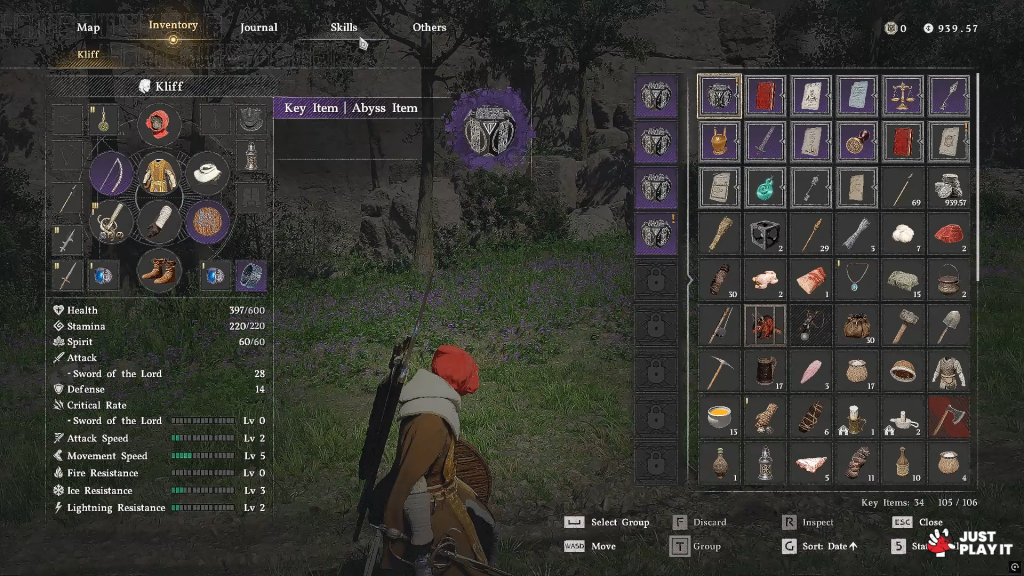The width and height of the screenshot is (1024, 576).
Task: Click the lantern equipment slot
Action: point(249,155)
